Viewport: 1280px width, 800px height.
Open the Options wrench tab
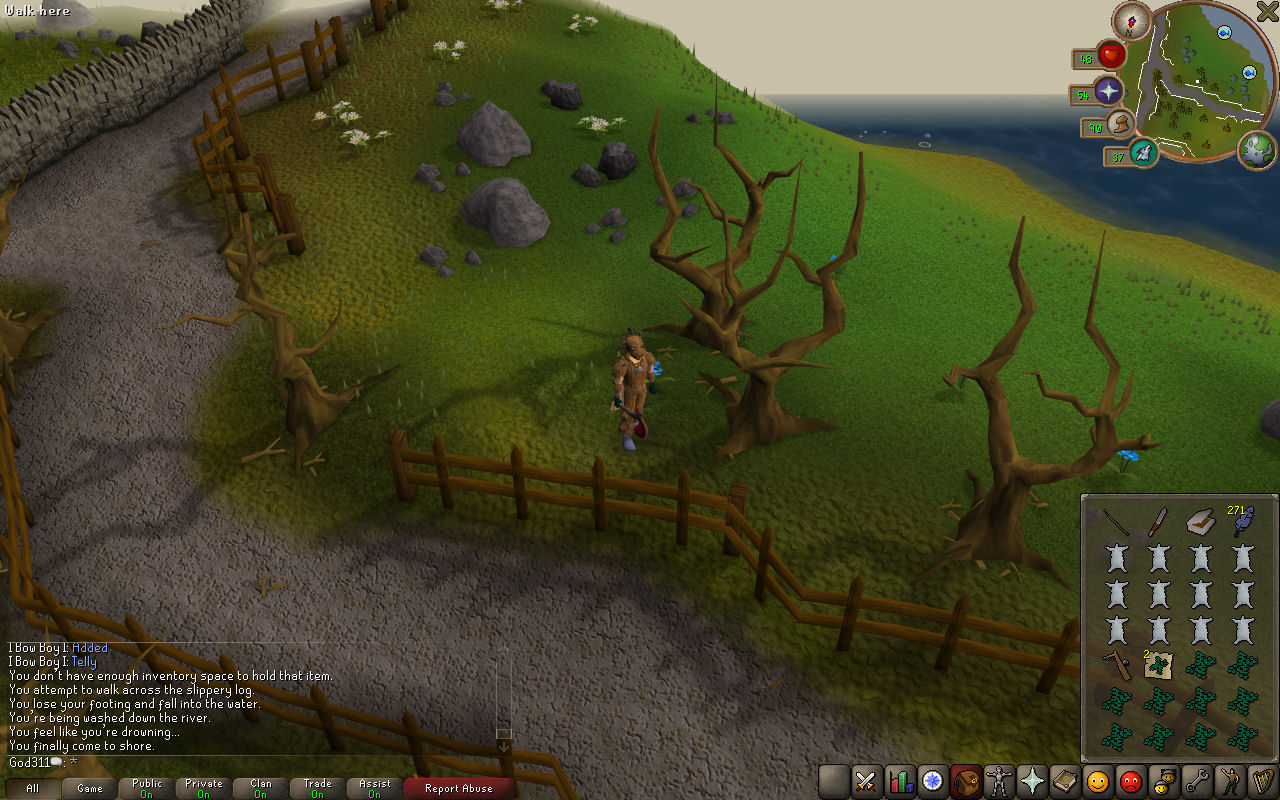coord(1196,781)
